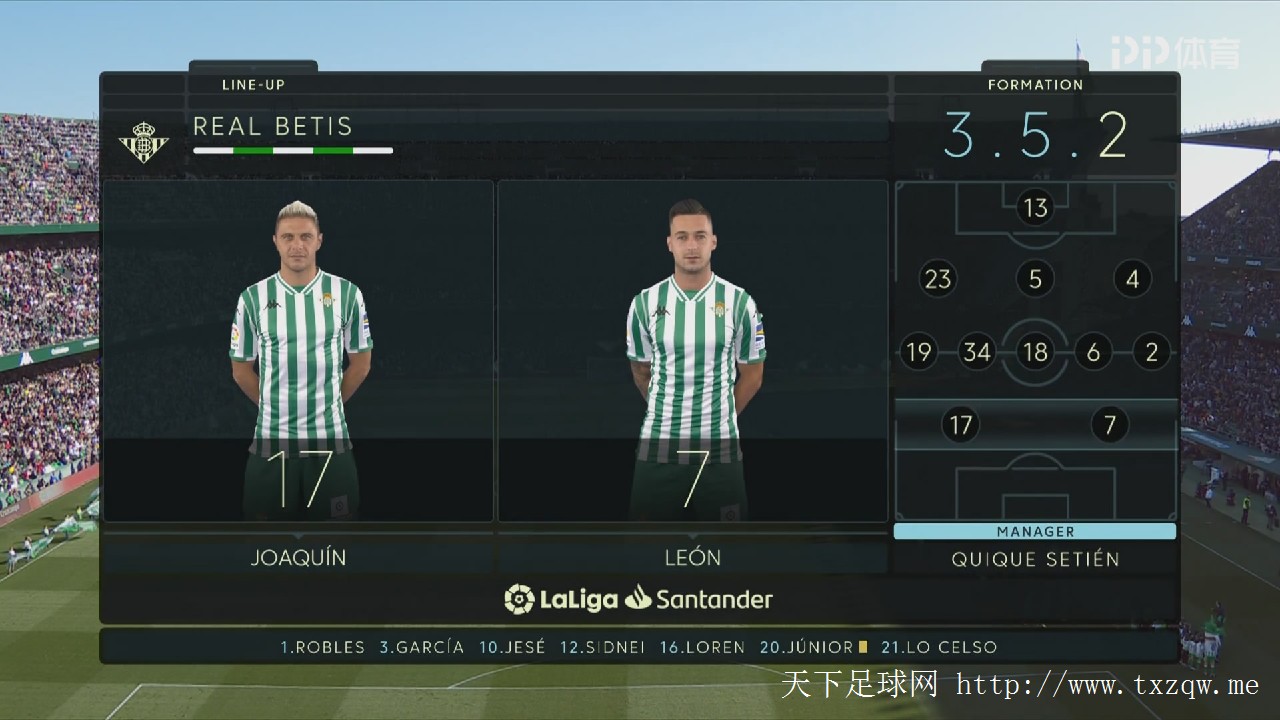The width and height of the screenshot is (1280, 720).
Task: Choose number 6 circle in the formation
Action: coord(1093,352)
